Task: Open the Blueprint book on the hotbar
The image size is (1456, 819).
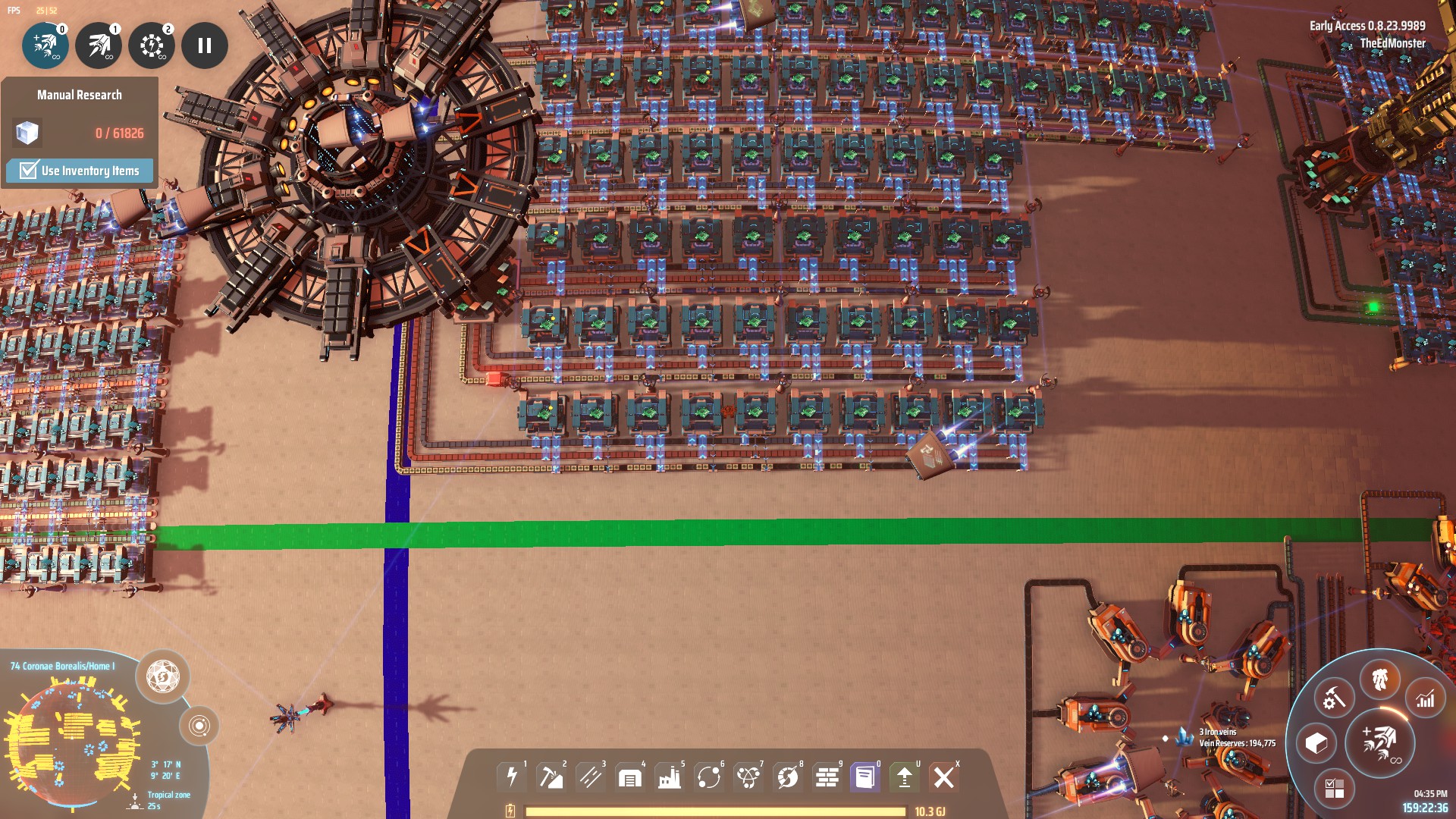Action: click(864, 776)
